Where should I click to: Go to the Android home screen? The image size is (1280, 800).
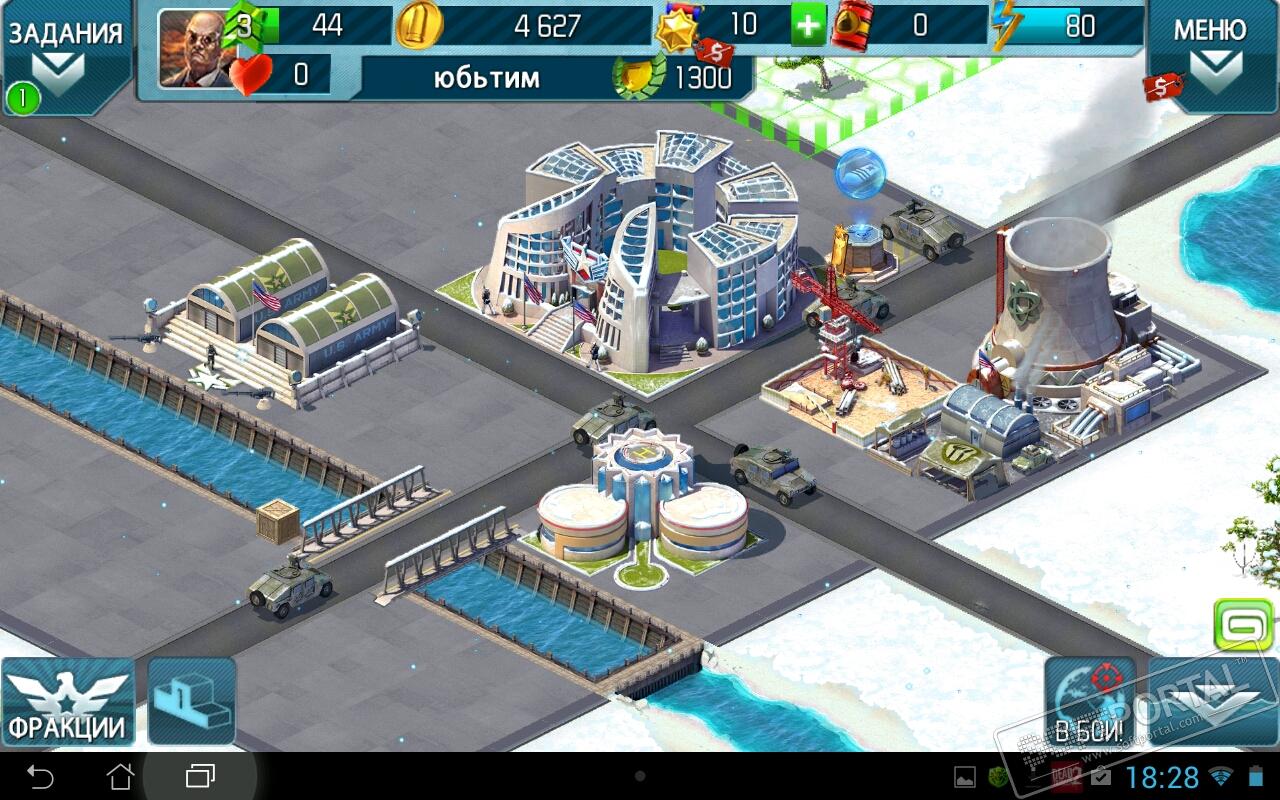121,776
